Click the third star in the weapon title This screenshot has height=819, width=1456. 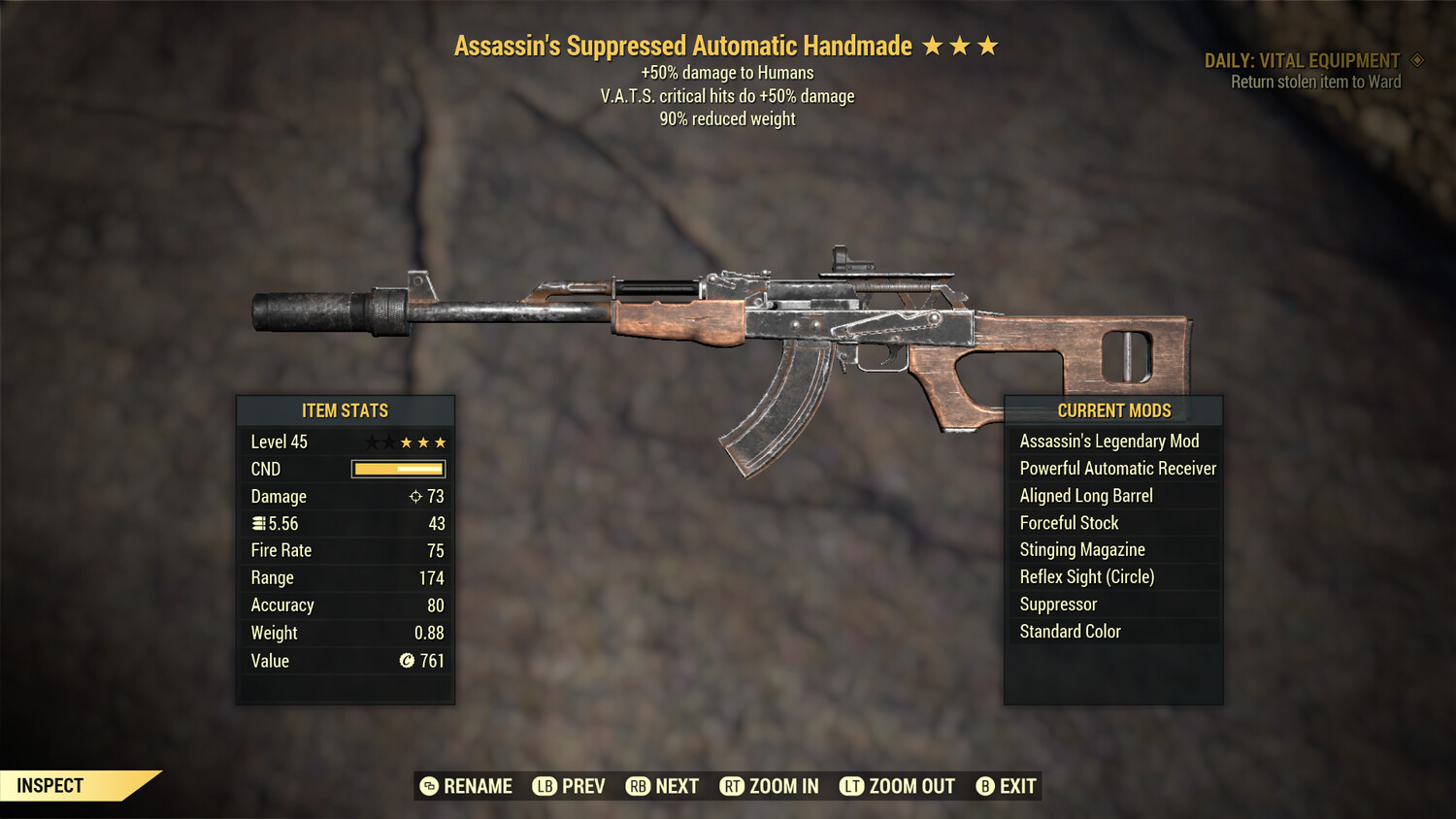pos(989,44)
